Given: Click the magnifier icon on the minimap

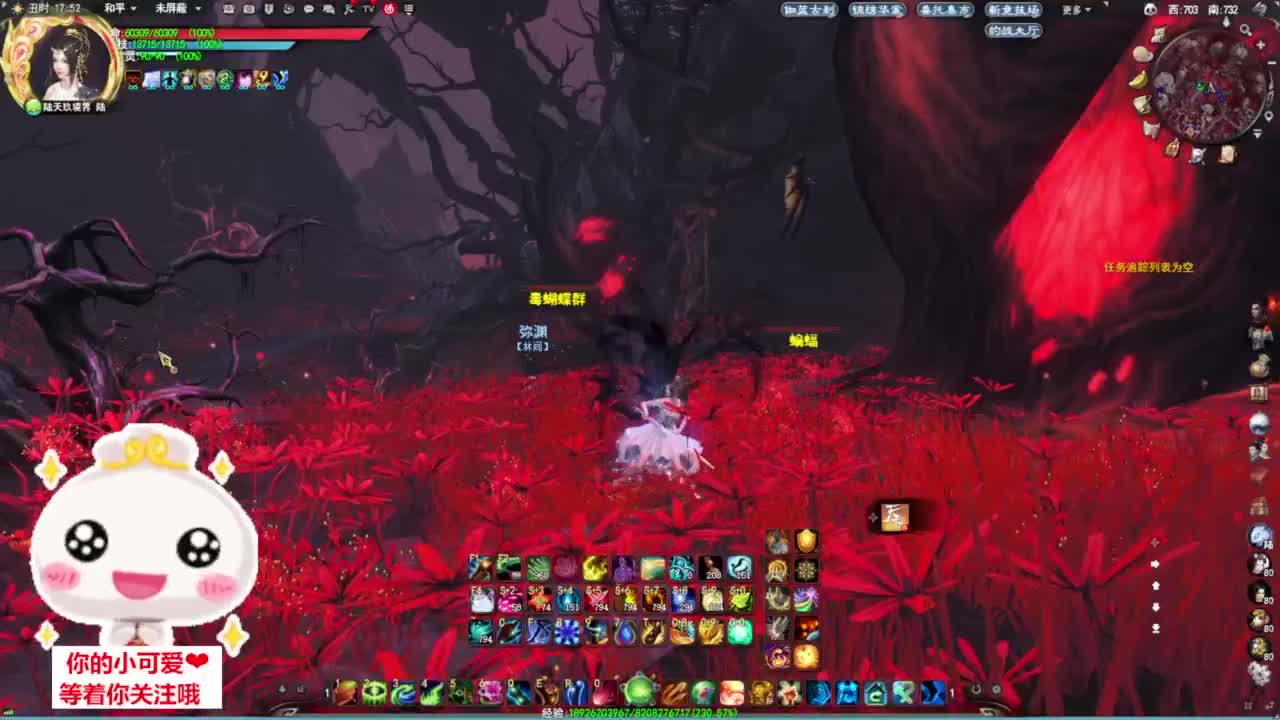Looking at the screenshot, I should 1245,29.
